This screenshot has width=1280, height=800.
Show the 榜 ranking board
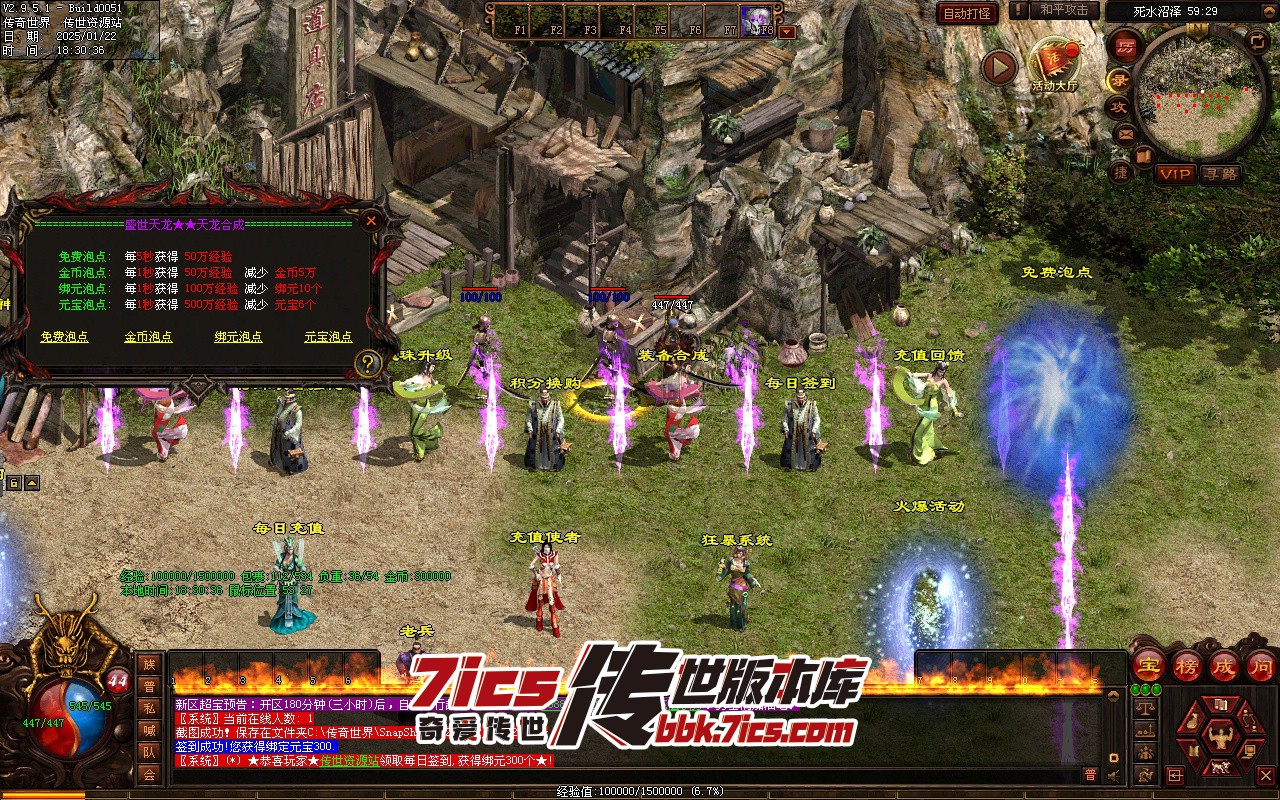(x=1187, y=665)
